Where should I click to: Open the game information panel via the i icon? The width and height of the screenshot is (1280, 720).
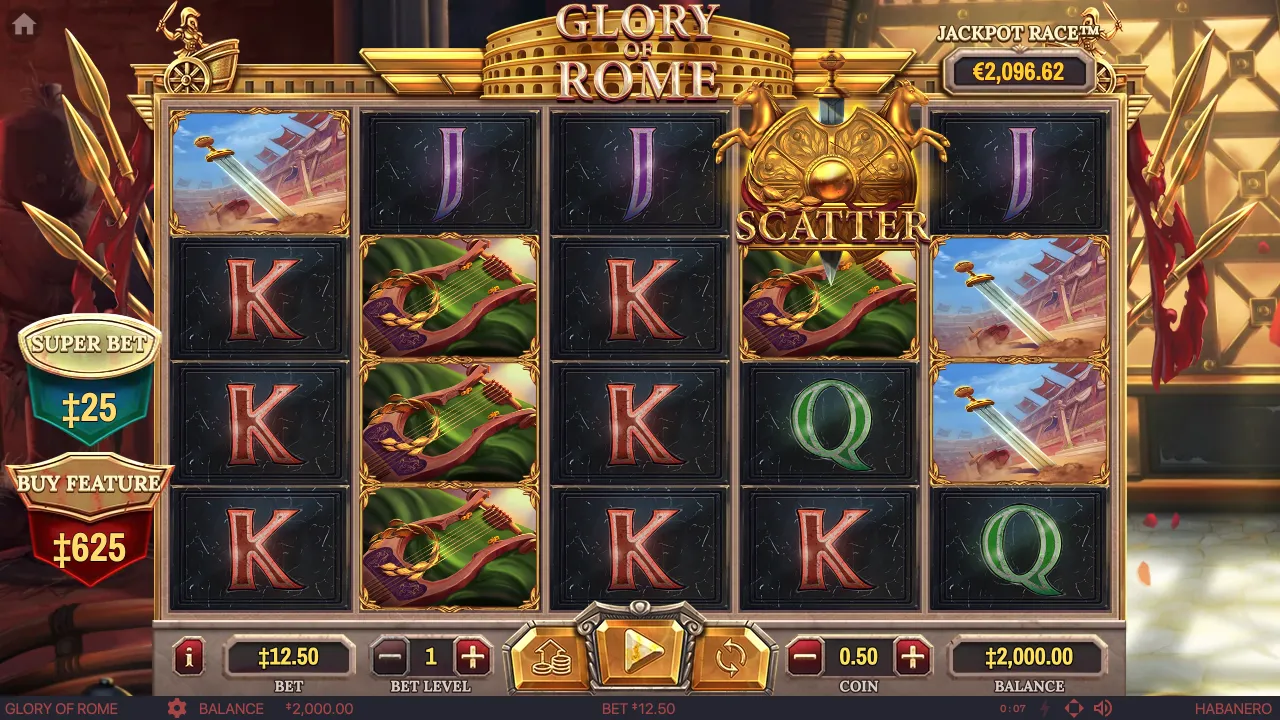(189, 657)
